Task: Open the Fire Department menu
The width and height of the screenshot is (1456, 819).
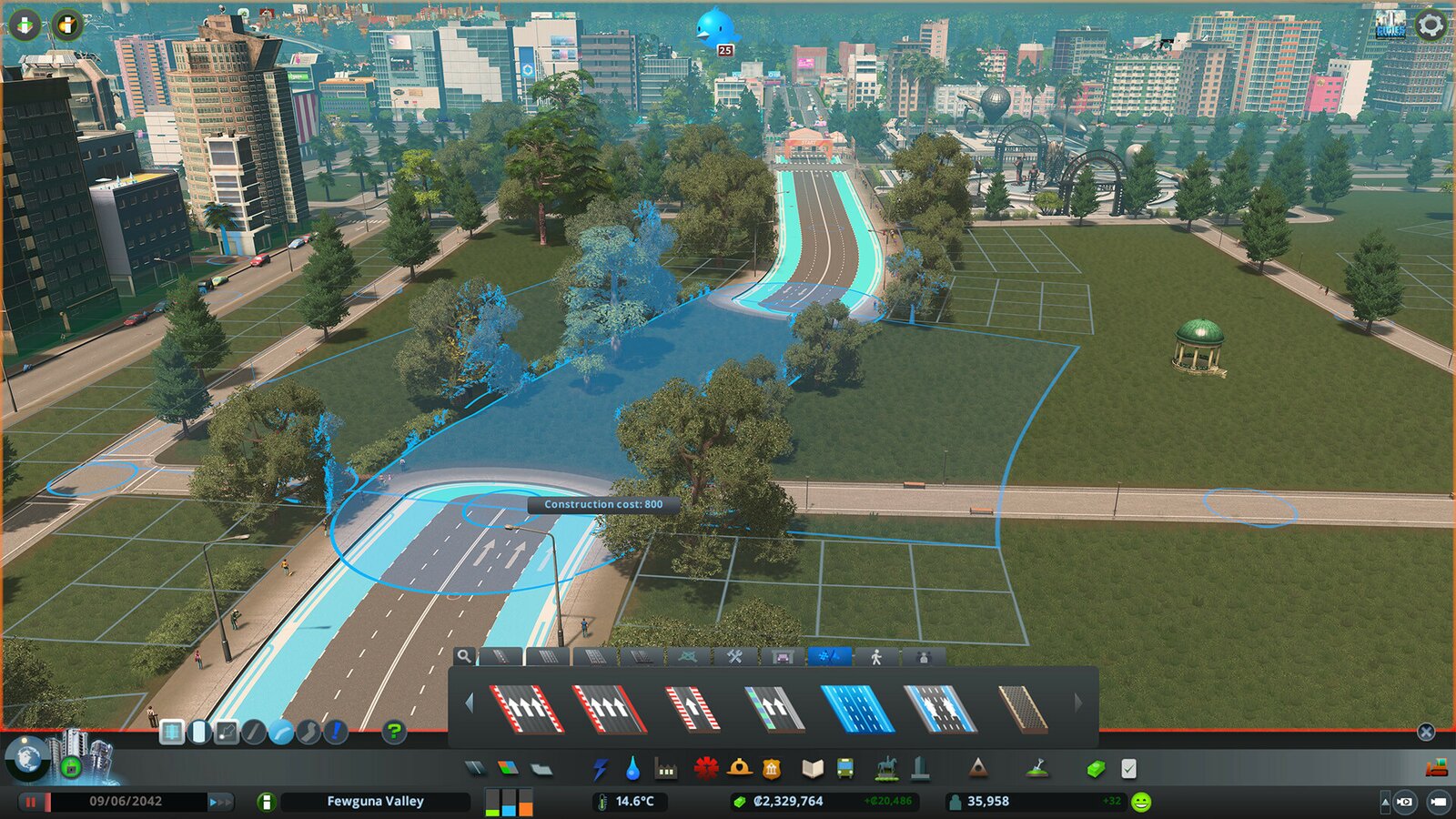Action: (x=736, y=769)
